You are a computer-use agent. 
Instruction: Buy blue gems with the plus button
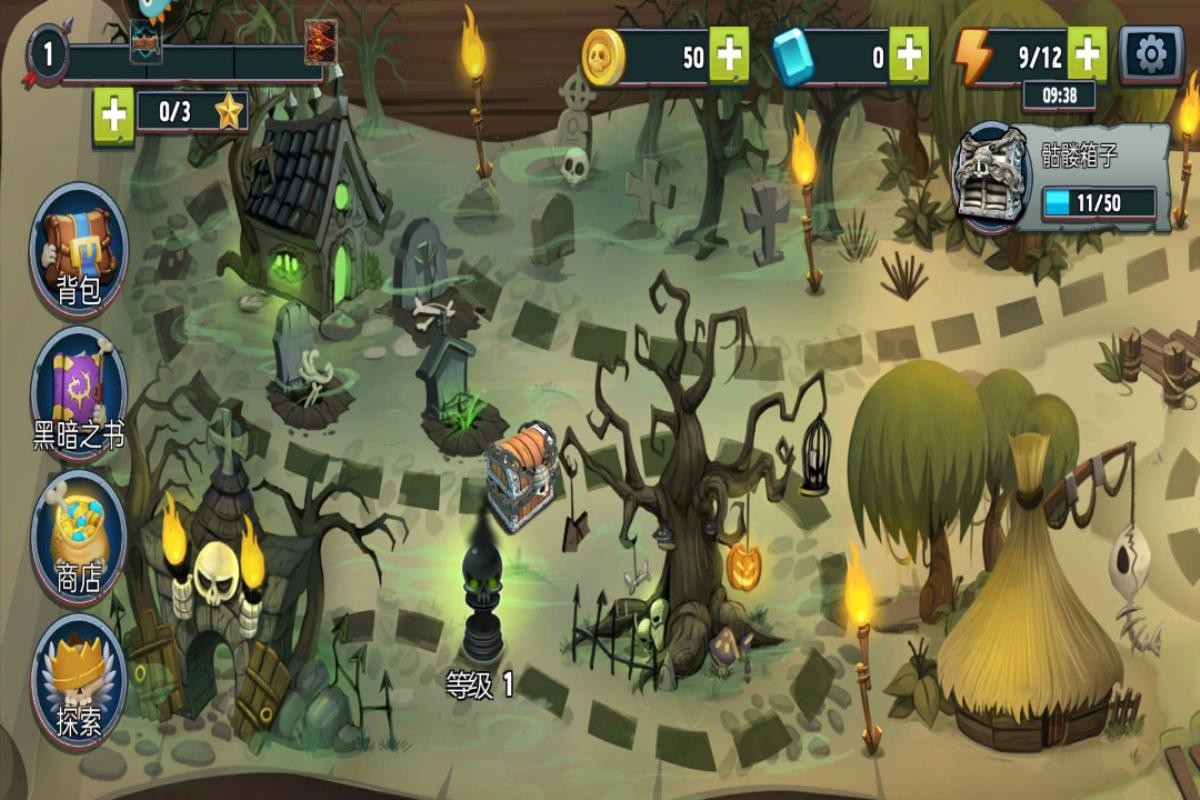(x=908, y=56)
